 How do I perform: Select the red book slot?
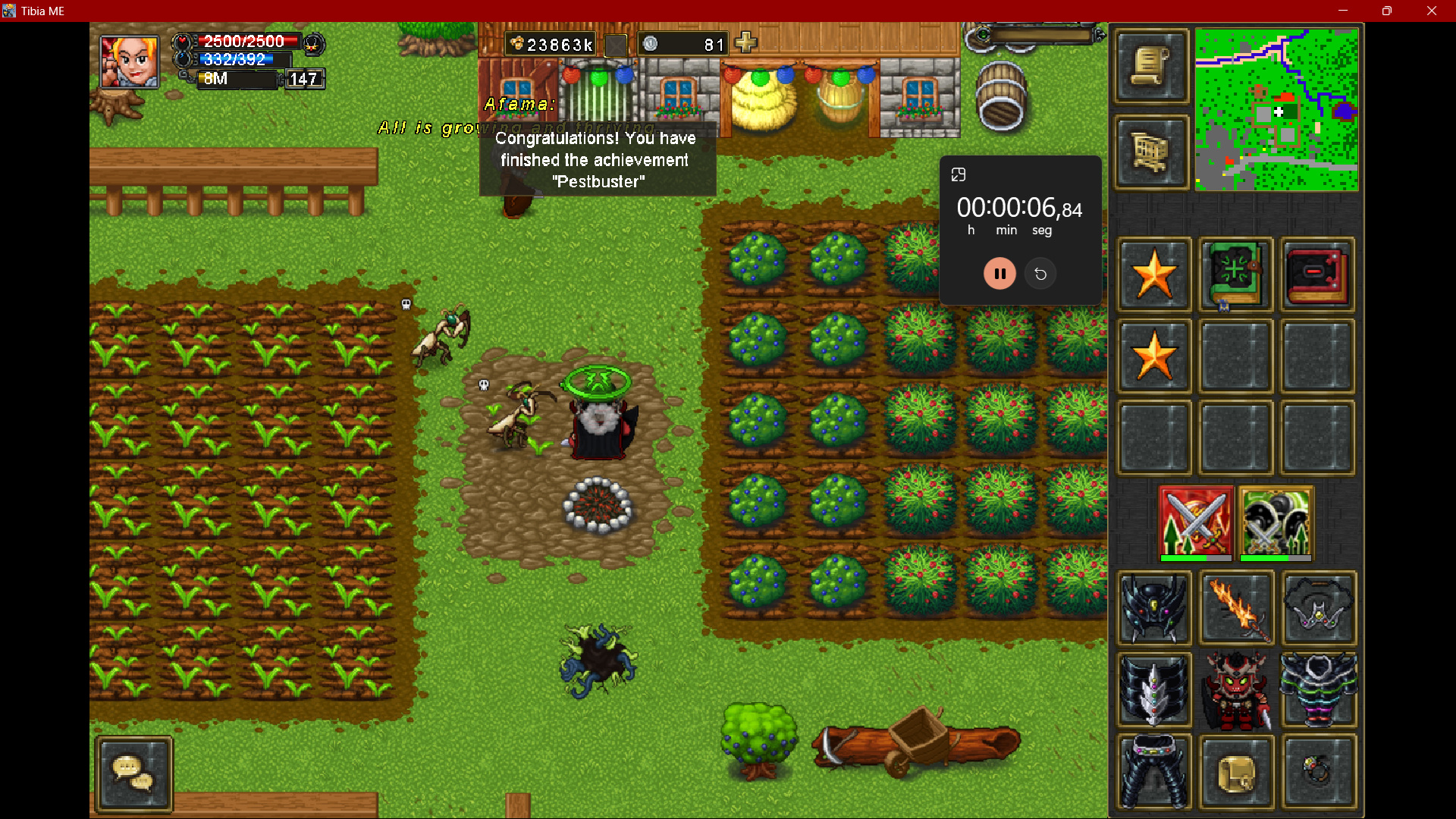pyautogui.click(x=1317, y=275)
